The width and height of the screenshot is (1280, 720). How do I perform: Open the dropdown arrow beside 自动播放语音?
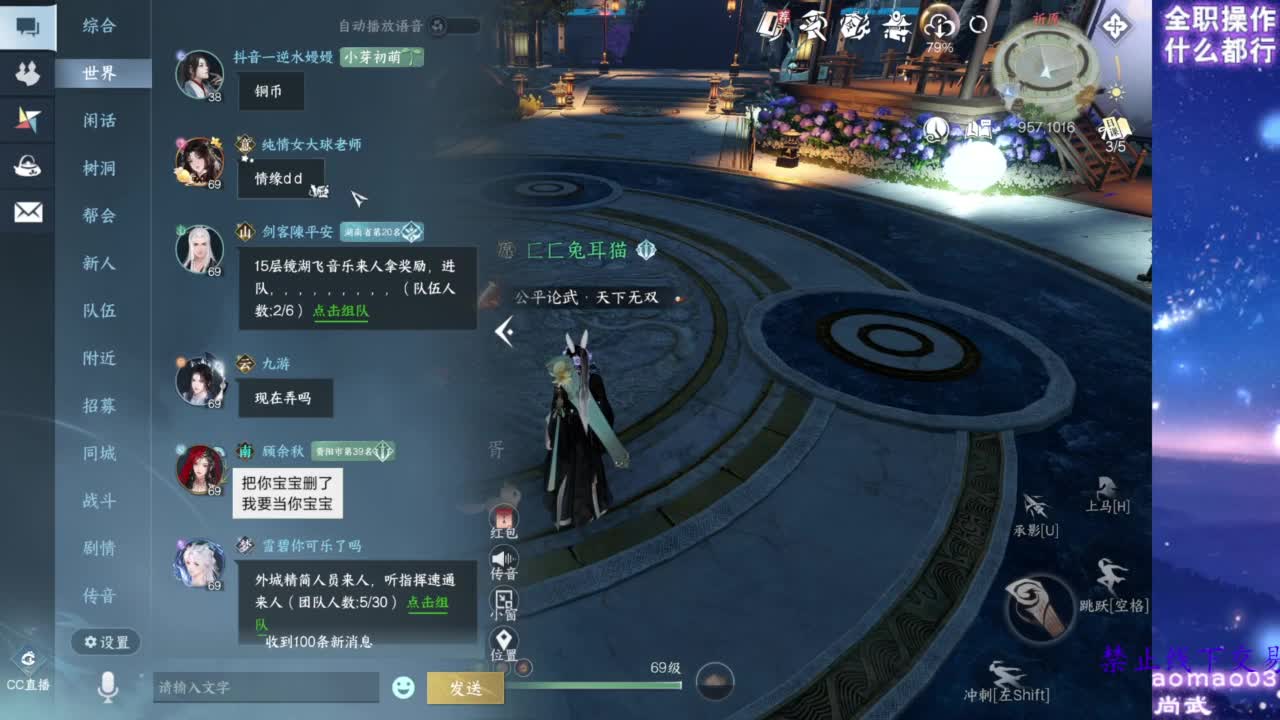pos(470,27)
